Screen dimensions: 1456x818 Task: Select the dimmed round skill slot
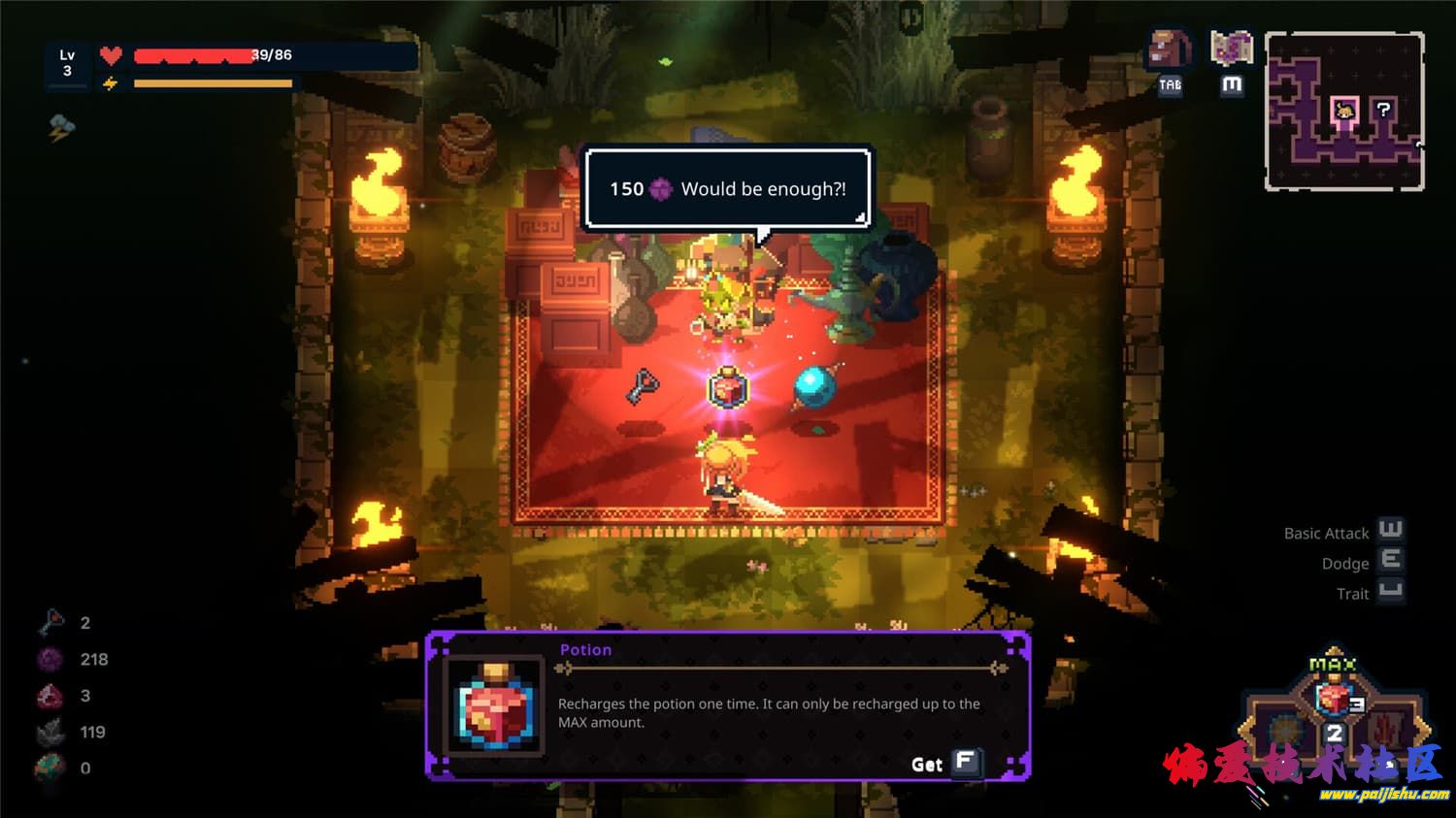[x=1285, y=729]
